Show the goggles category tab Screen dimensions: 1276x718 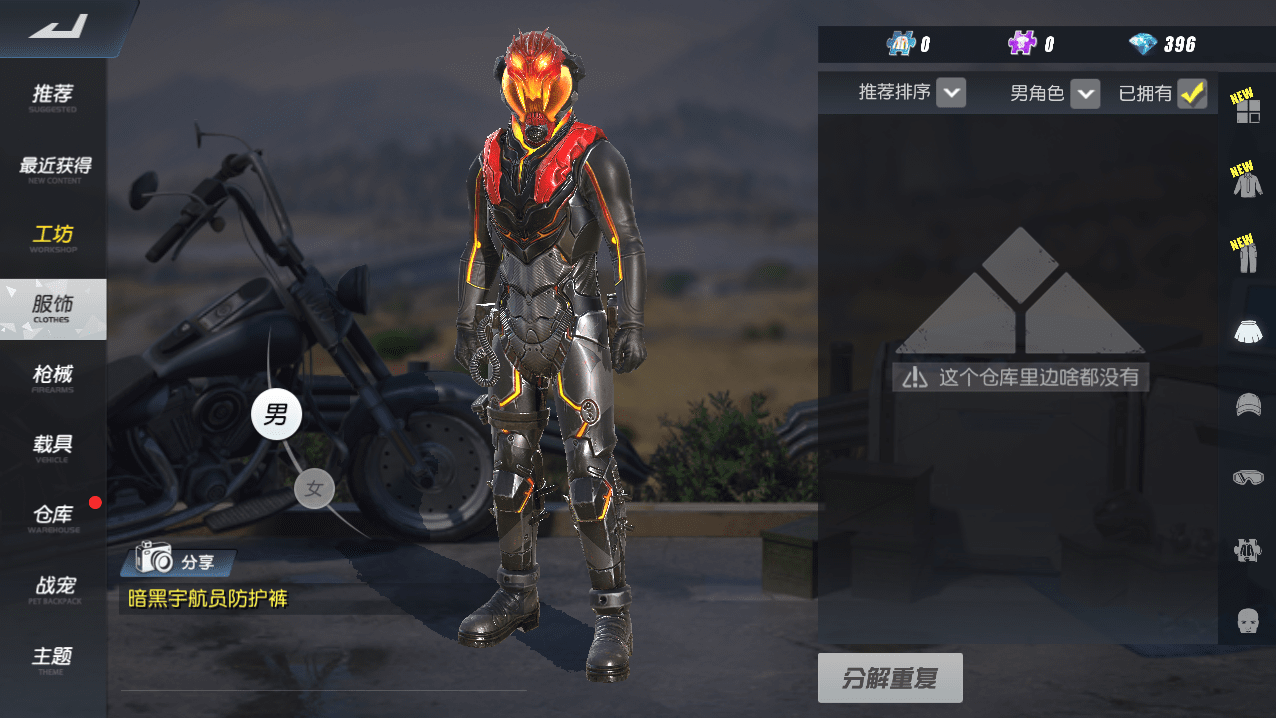pos(1248,478)
